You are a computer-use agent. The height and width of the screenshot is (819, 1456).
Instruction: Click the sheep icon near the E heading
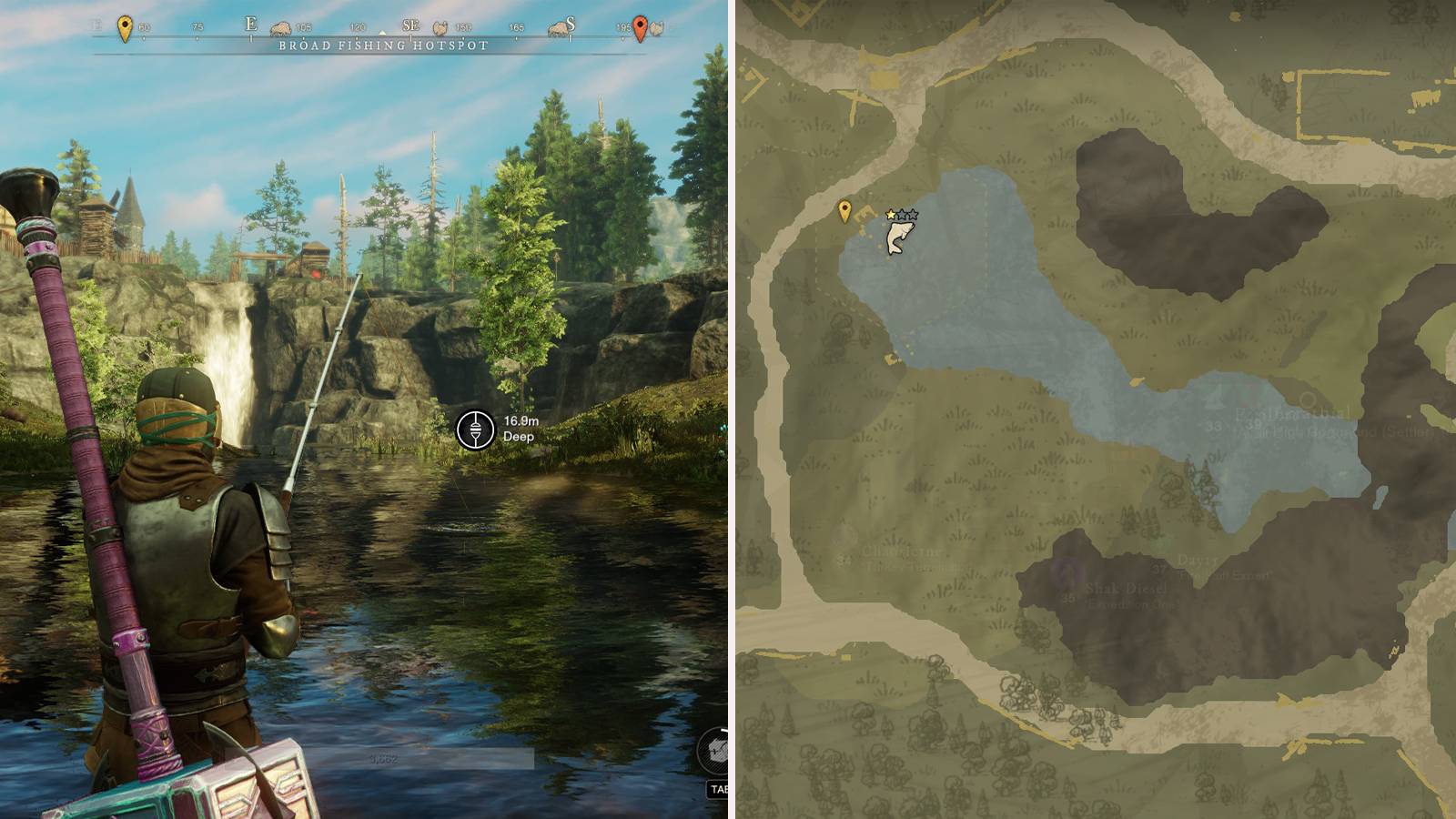[279, 27]
